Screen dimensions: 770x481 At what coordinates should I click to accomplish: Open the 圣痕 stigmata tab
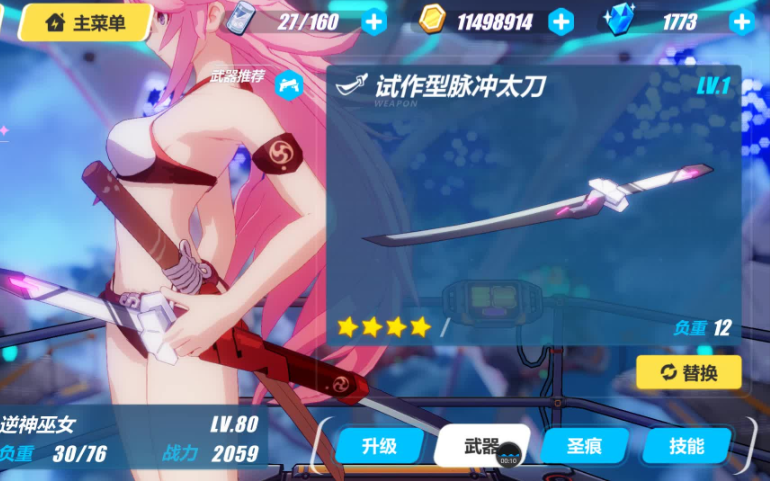[584, 446]
